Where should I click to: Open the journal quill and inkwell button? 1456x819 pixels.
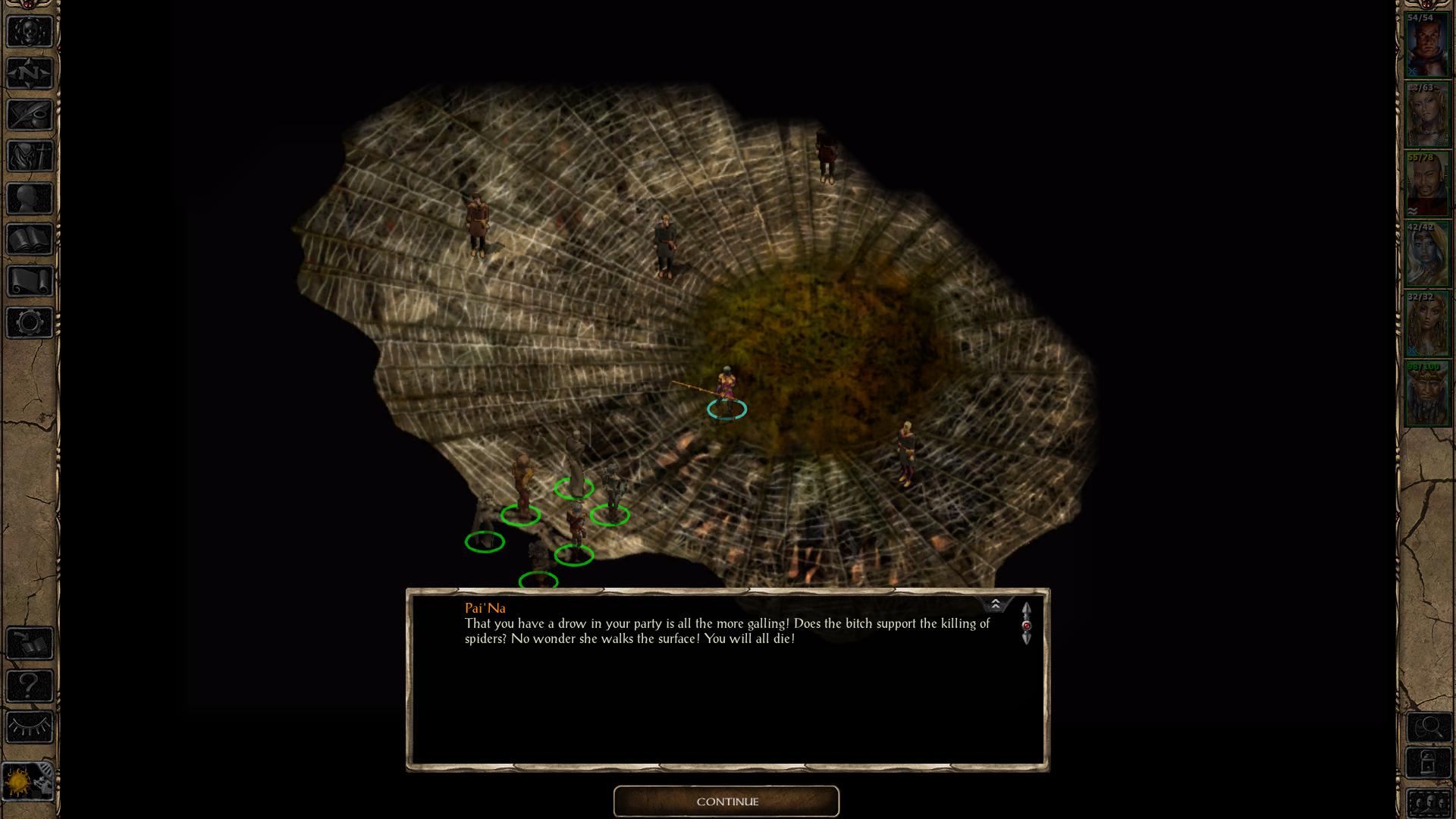pyautogui.click(x=30, y=115)
